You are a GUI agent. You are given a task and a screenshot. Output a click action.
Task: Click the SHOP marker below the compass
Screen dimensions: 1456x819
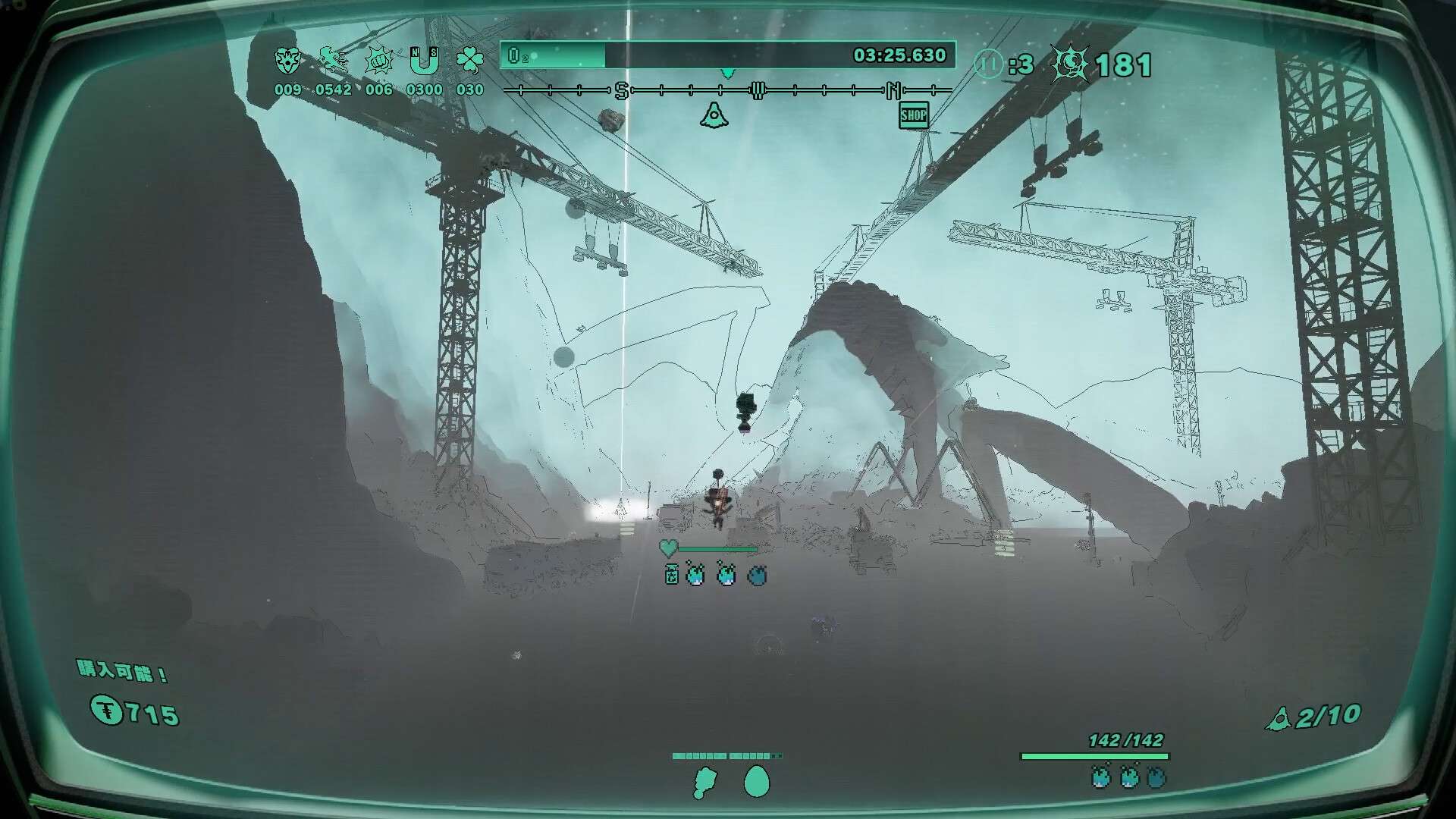913,116
